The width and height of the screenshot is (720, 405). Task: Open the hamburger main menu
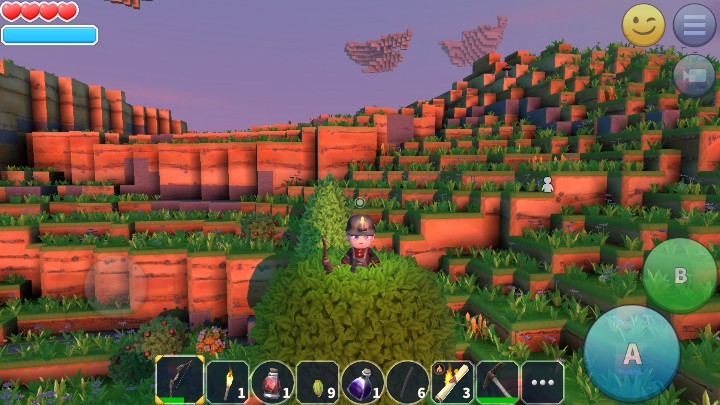693,25
